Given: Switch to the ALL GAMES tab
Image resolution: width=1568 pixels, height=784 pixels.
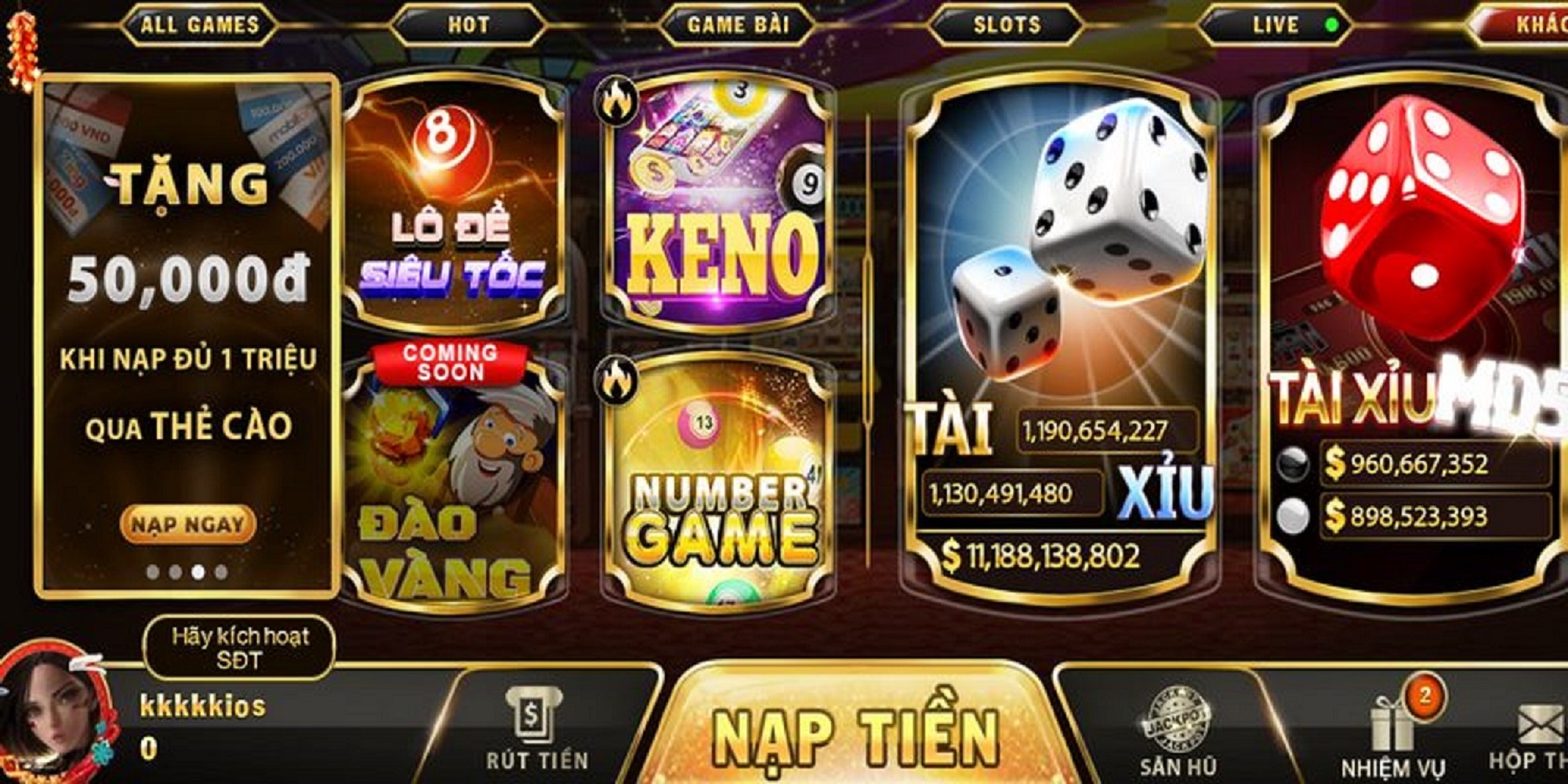Looking at the screenshot, I should coord(199,25).
